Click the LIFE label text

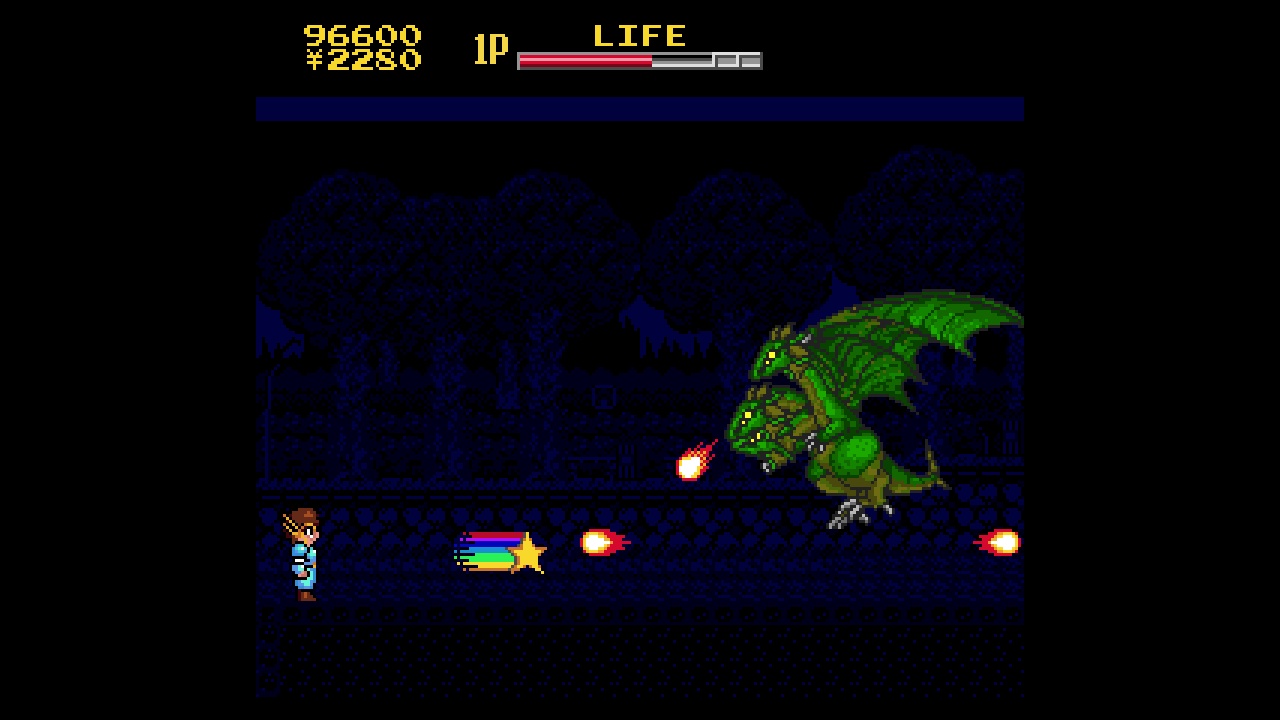pyautogui.click(x=640, y=35)
